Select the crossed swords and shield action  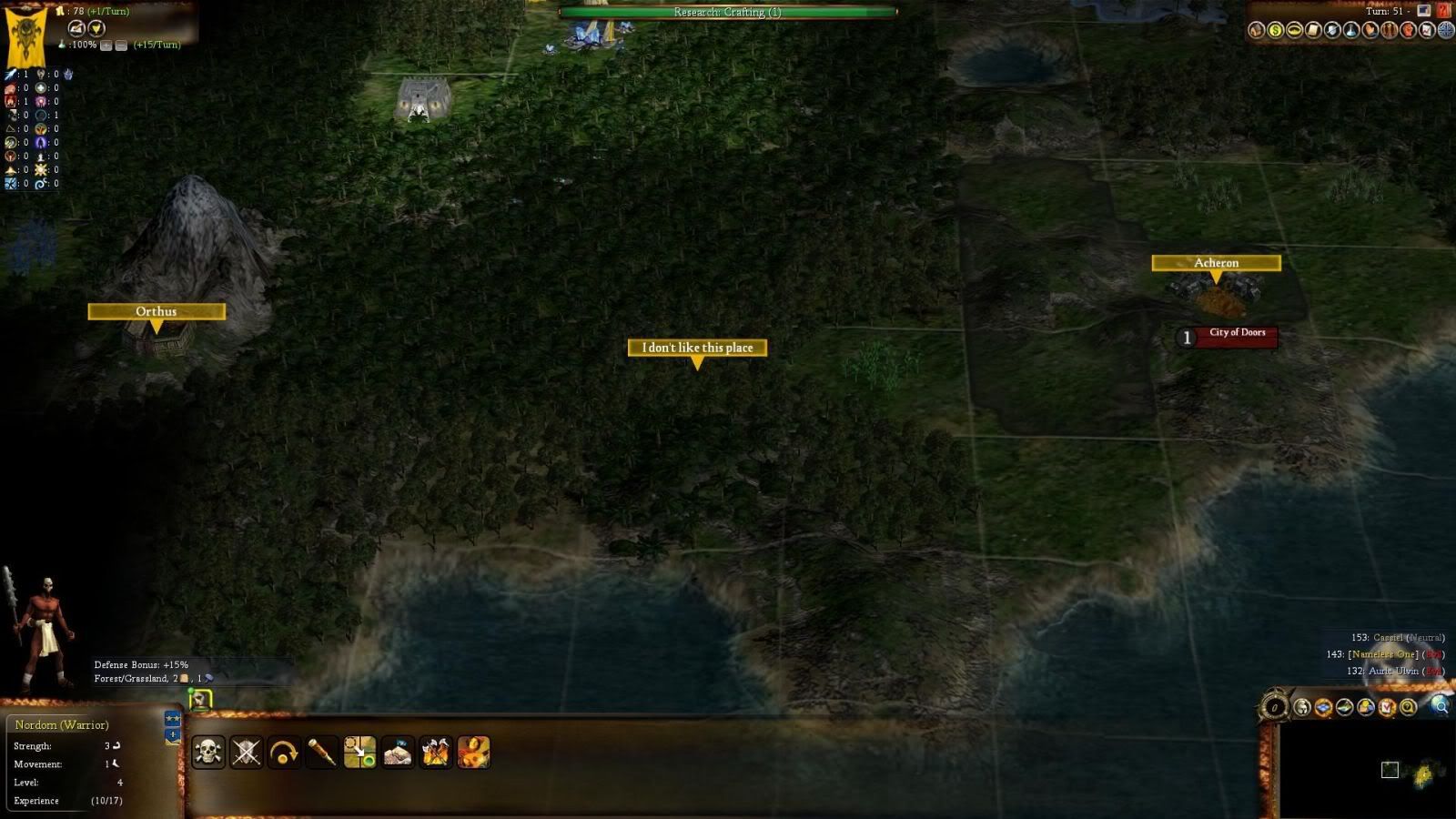click(x=246, y=753)
